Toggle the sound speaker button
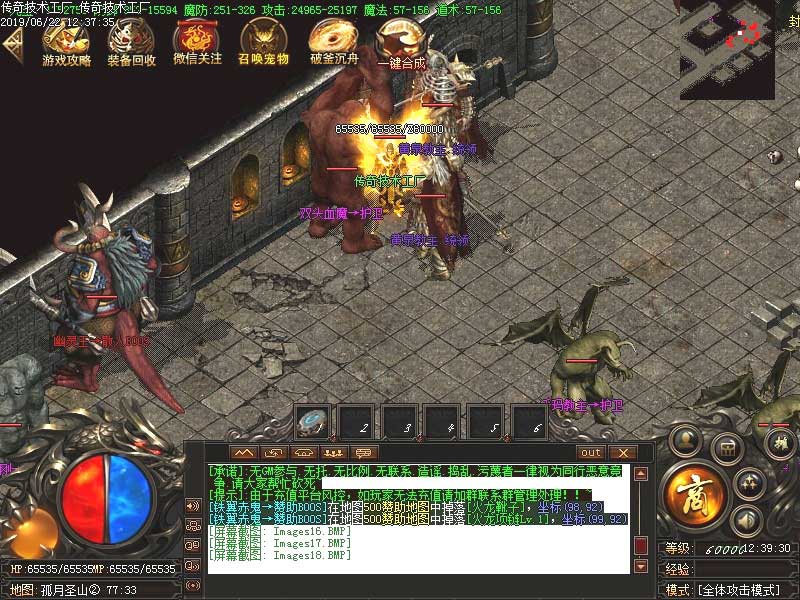Screen dimensions: 800x600 743,519
